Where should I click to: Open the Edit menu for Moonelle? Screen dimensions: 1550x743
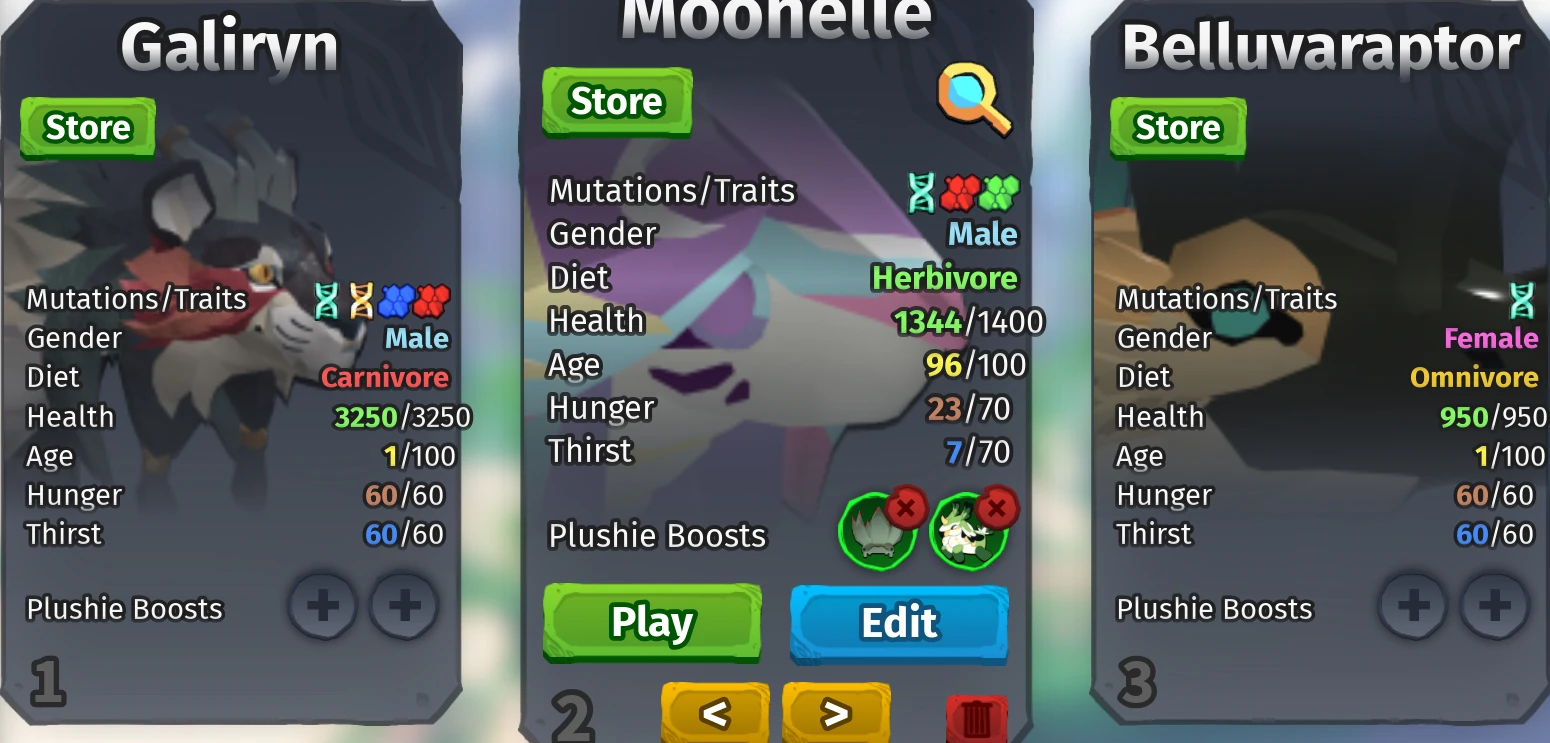pos(897,622)
